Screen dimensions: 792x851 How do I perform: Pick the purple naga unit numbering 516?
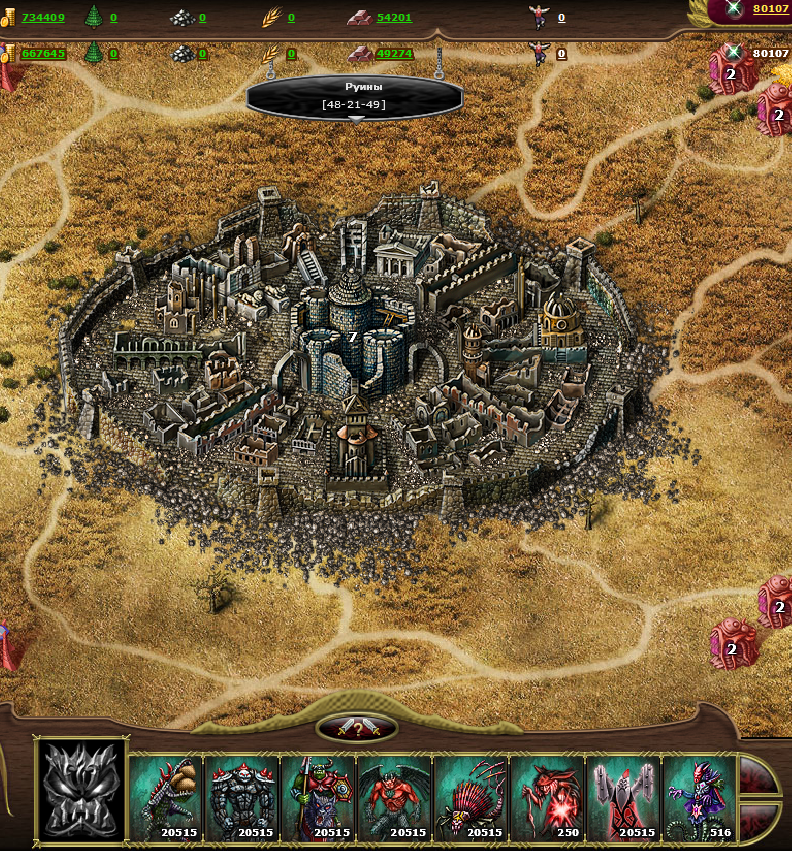(698, 798)
